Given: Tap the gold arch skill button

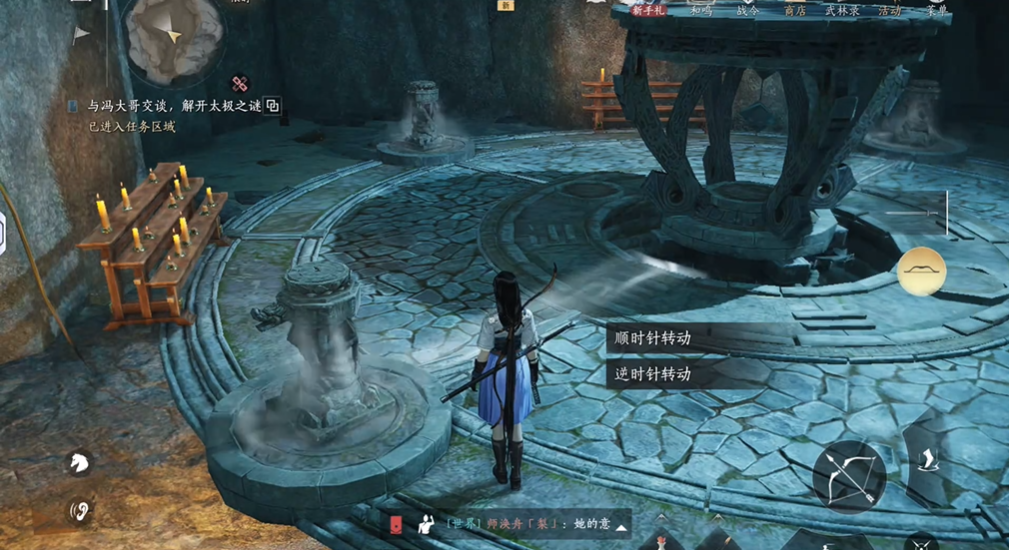Looking at the screenshot, I should [921, 270].
